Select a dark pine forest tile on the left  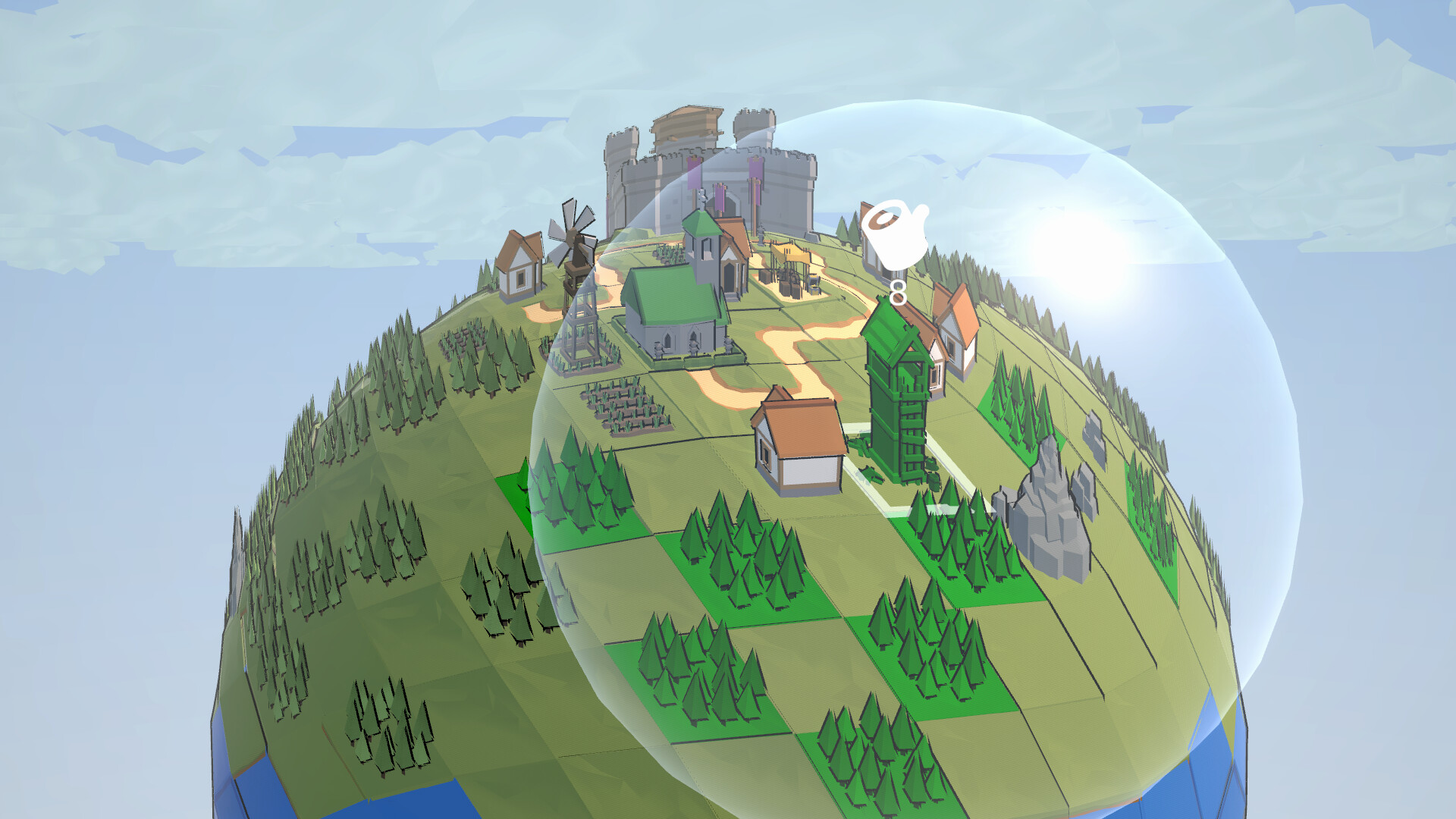click(x=379, y=554)
